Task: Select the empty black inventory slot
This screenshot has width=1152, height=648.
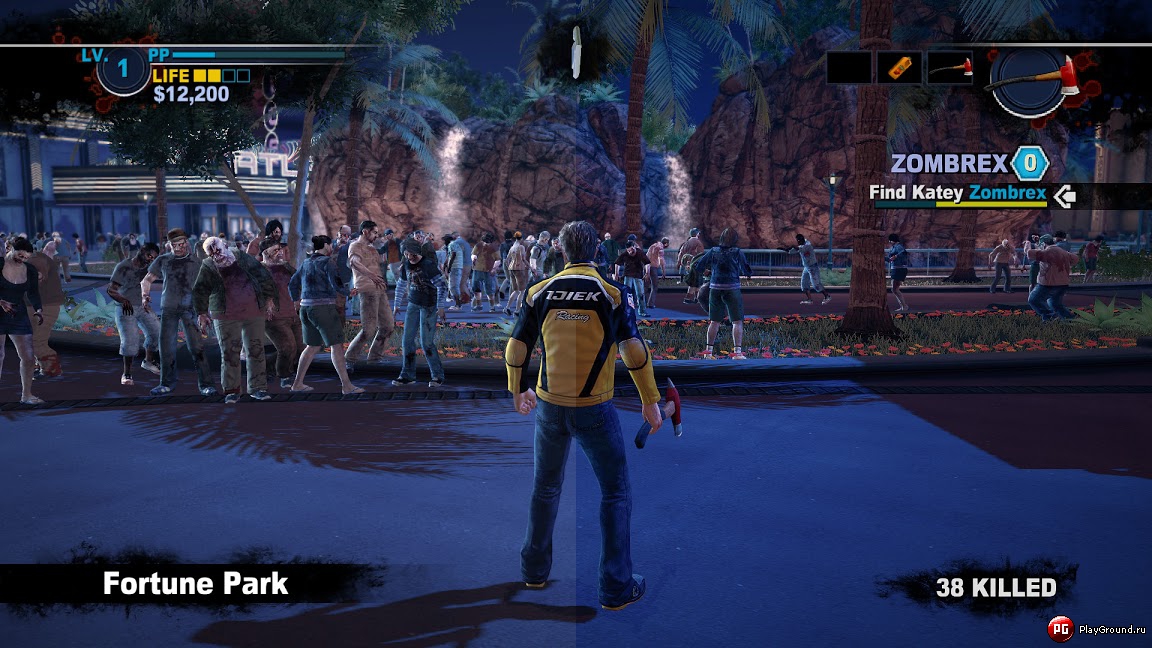Action: tap(849, 67)
